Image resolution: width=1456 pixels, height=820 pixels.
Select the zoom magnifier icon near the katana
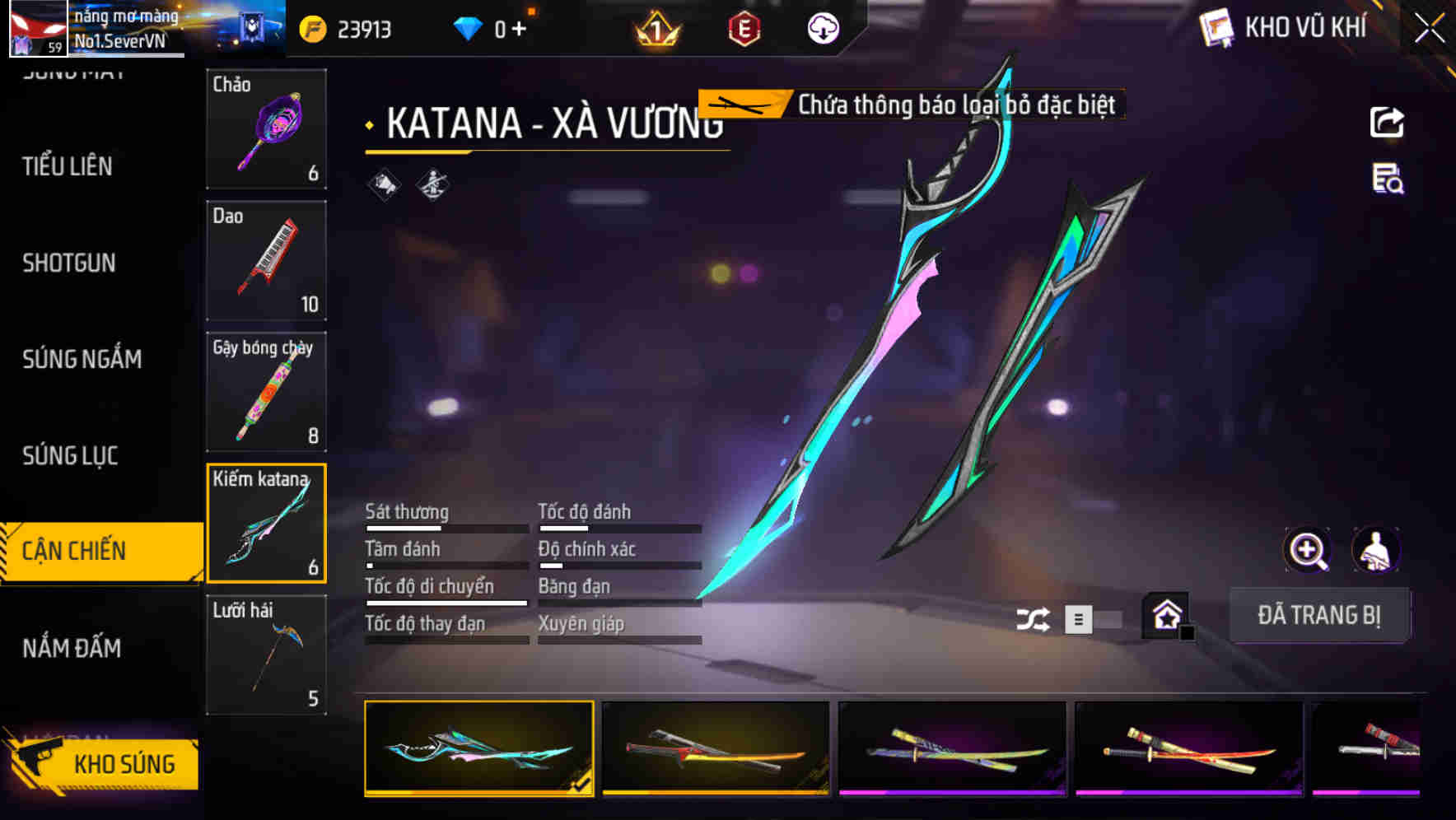coord(1308,550)
